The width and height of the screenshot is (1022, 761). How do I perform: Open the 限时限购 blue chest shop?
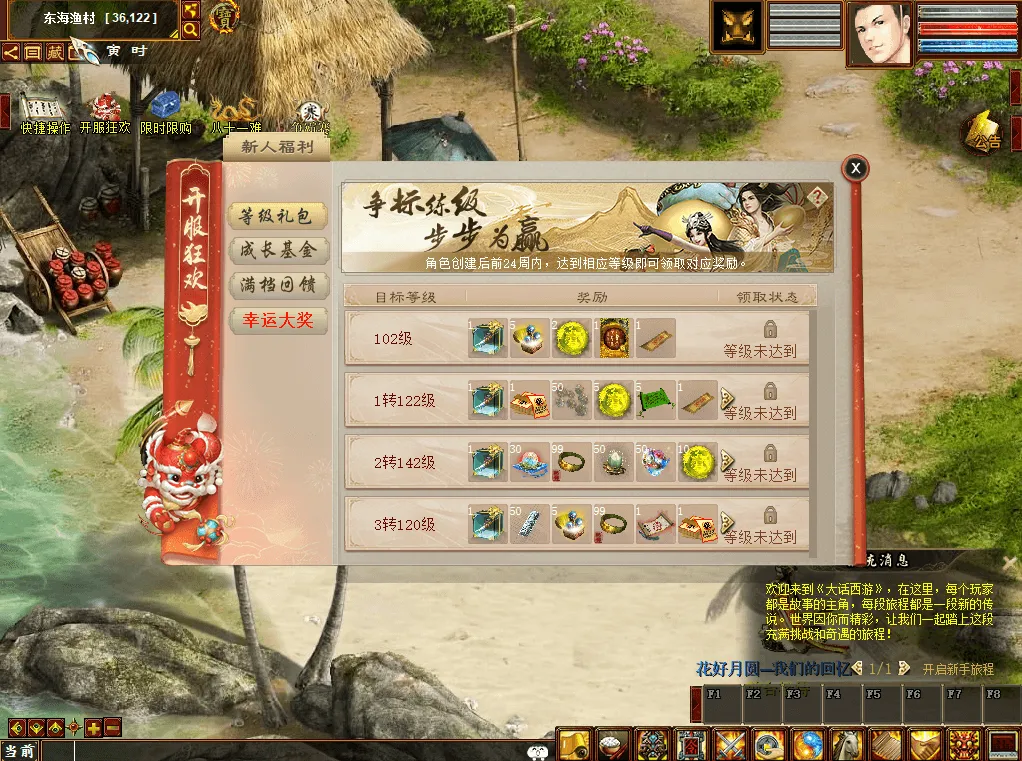165,108
